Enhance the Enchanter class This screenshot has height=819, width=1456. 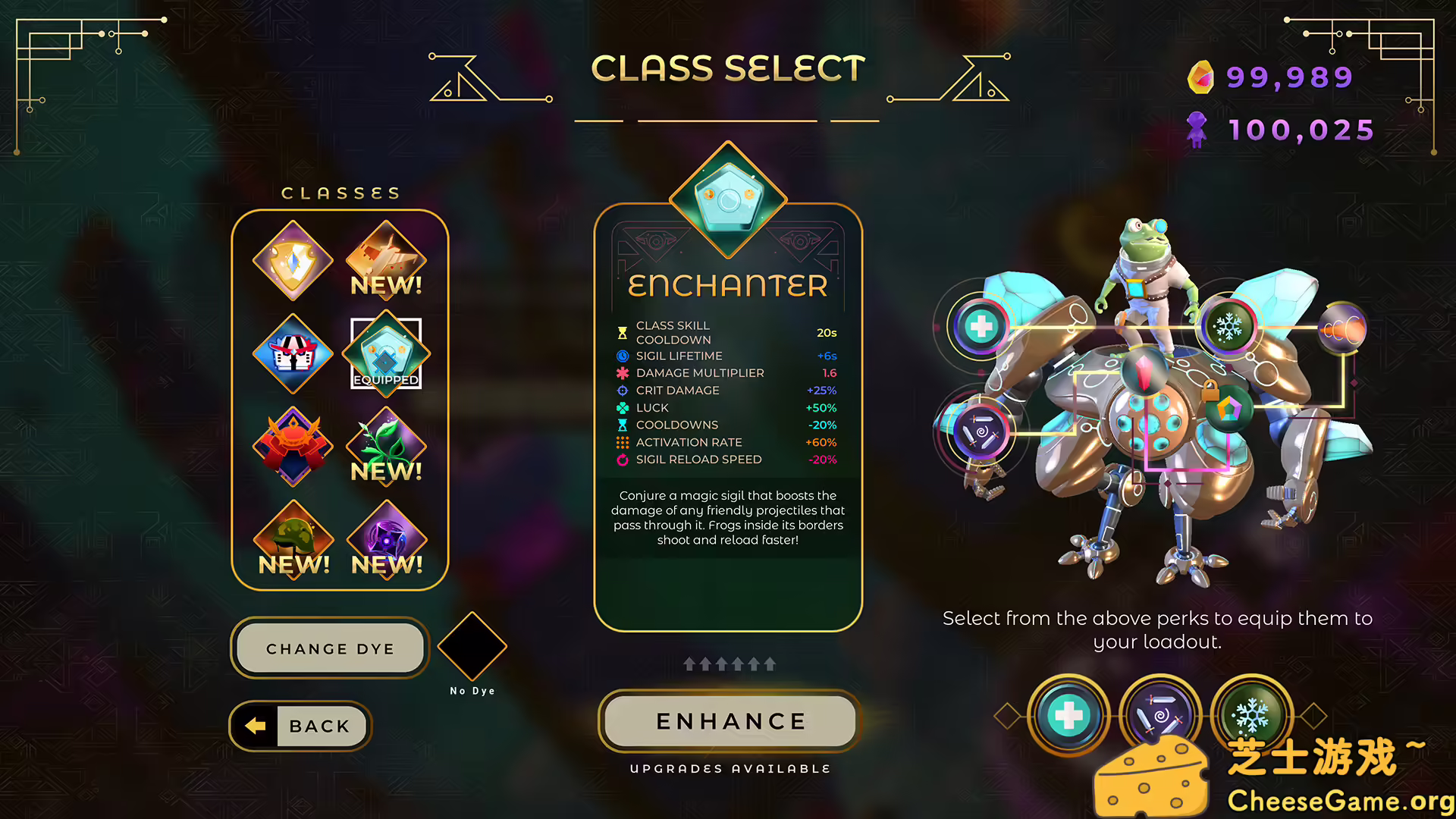(730, 721)
